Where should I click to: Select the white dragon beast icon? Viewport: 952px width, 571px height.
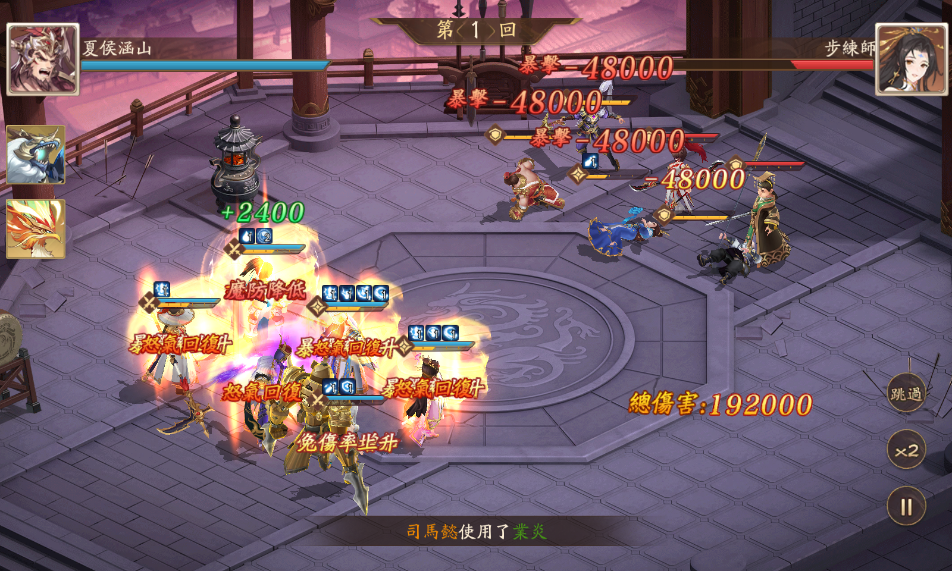click(x=36, y=155)
